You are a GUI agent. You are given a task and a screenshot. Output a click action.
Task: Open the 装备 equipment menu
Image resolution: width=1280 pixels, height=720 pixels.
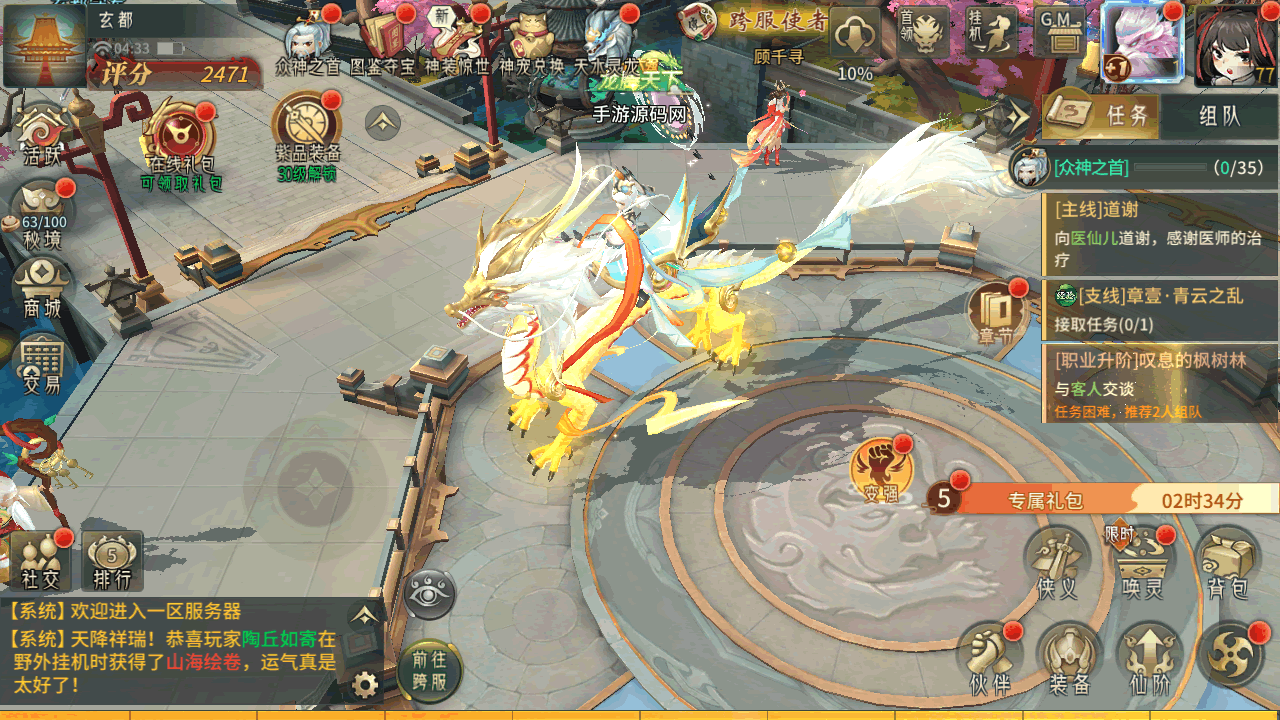[1069, 658]
